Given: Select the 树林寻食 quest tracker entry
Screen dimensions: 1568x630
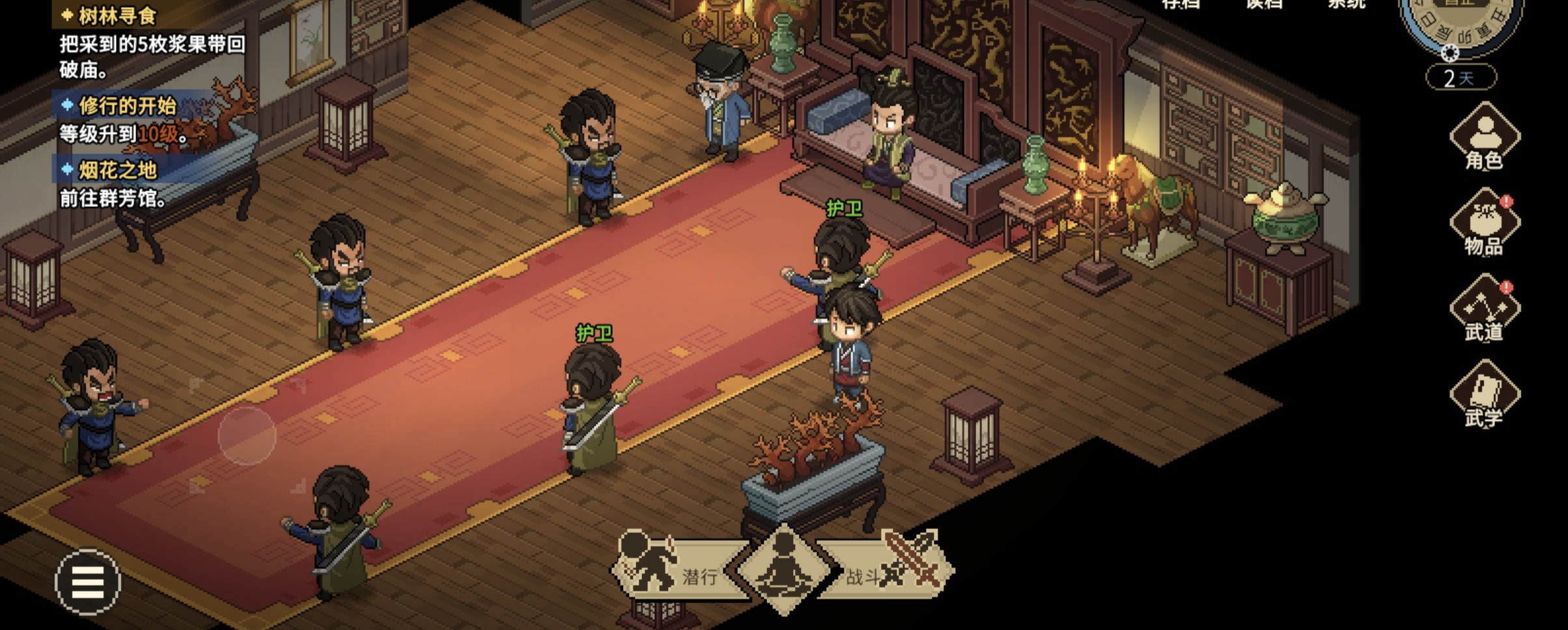Looking at the screenshot, I should click(x=117, y=16).
